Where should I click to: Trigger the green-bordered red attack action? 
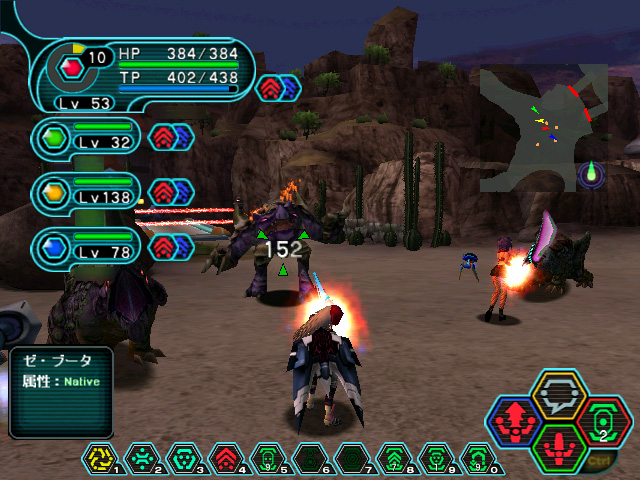click(x=558, y=447)
